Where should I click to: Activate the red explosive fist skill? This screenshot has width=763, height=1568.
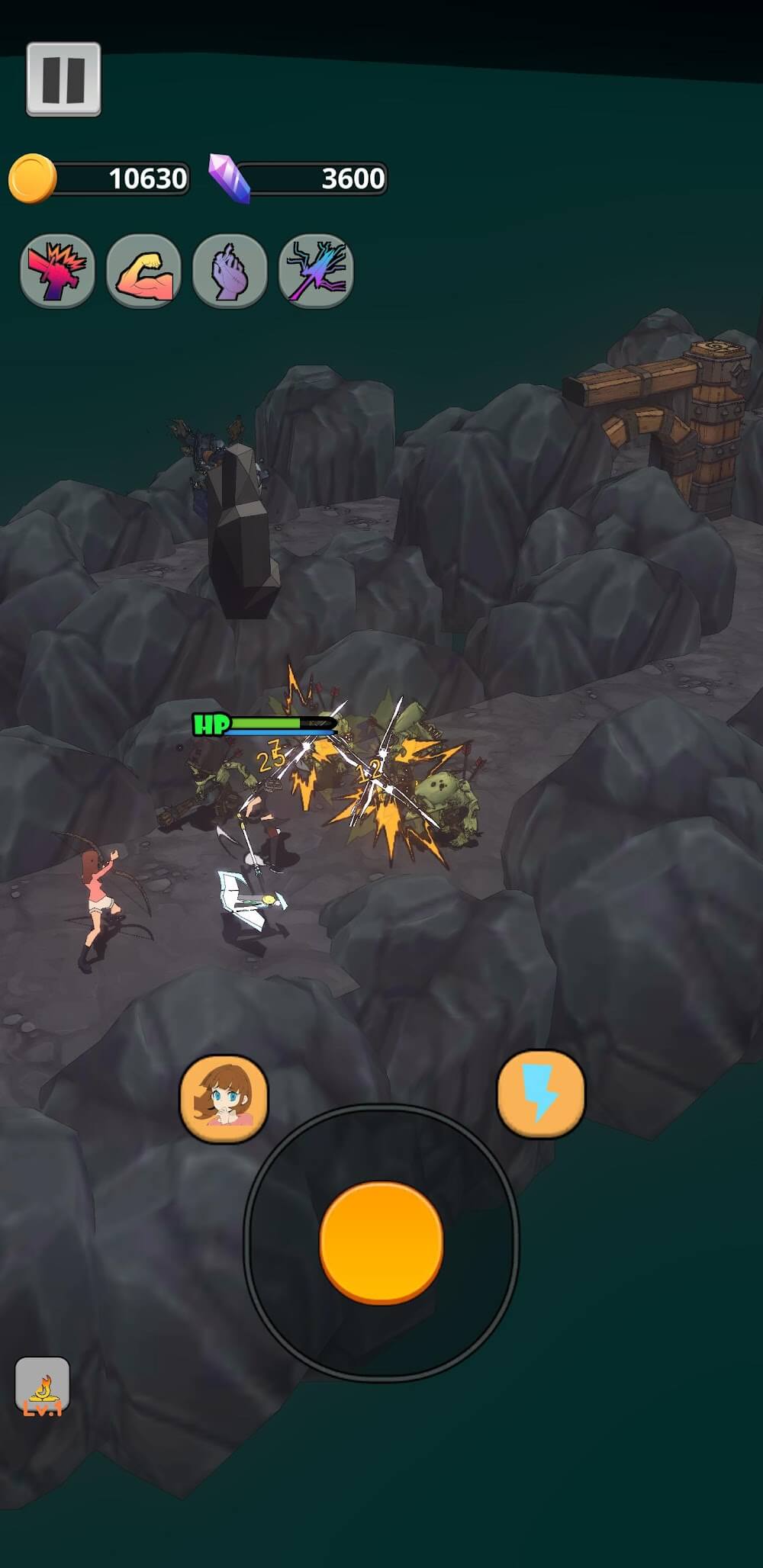[x=57, y=271]
